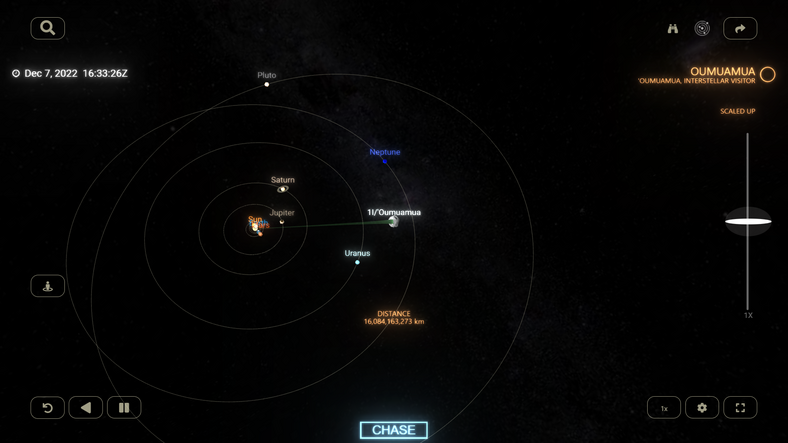The width and height of the screenshot is (788, 443).
Task: Open the solar system orbit view icon
Action: pos(702,29)
